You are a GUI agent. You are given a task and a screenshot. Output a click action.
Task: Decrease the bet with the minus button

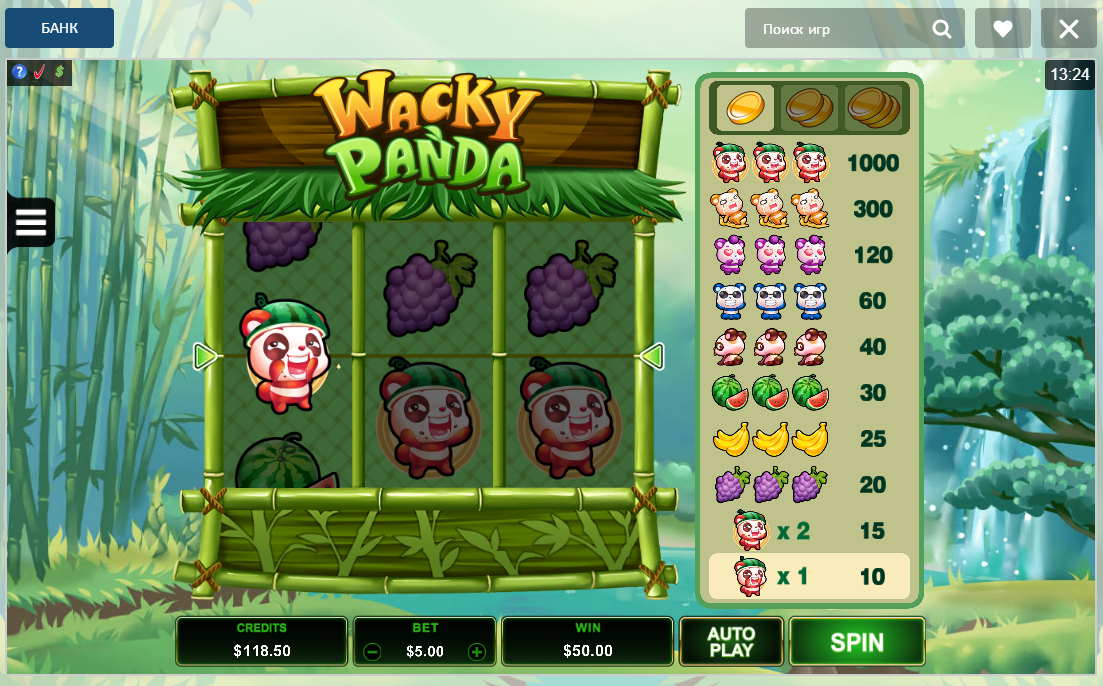pyautogui.click(x=372, y=652)
